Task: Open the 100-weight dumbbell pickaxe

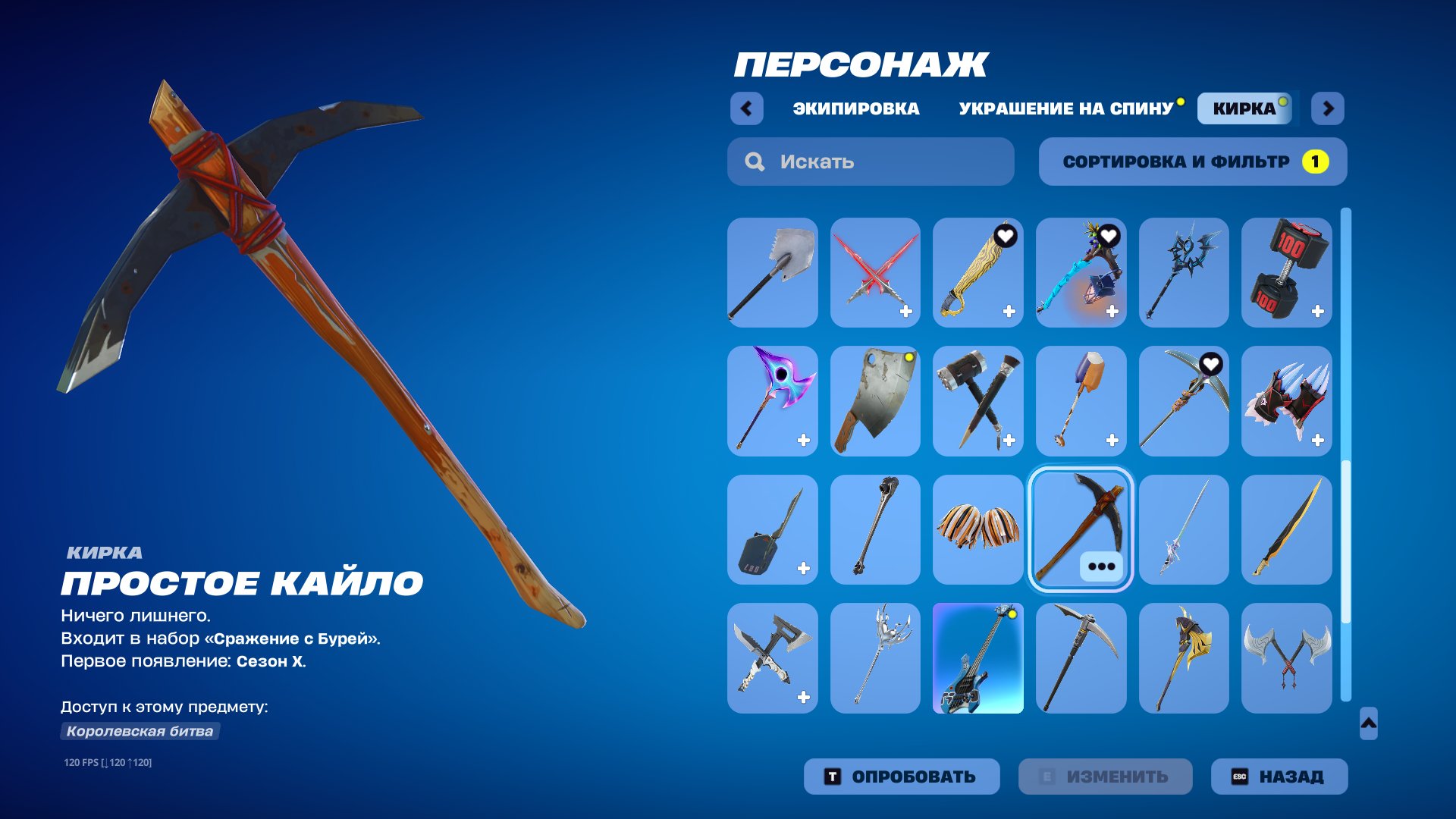Action: point(1288,273)
